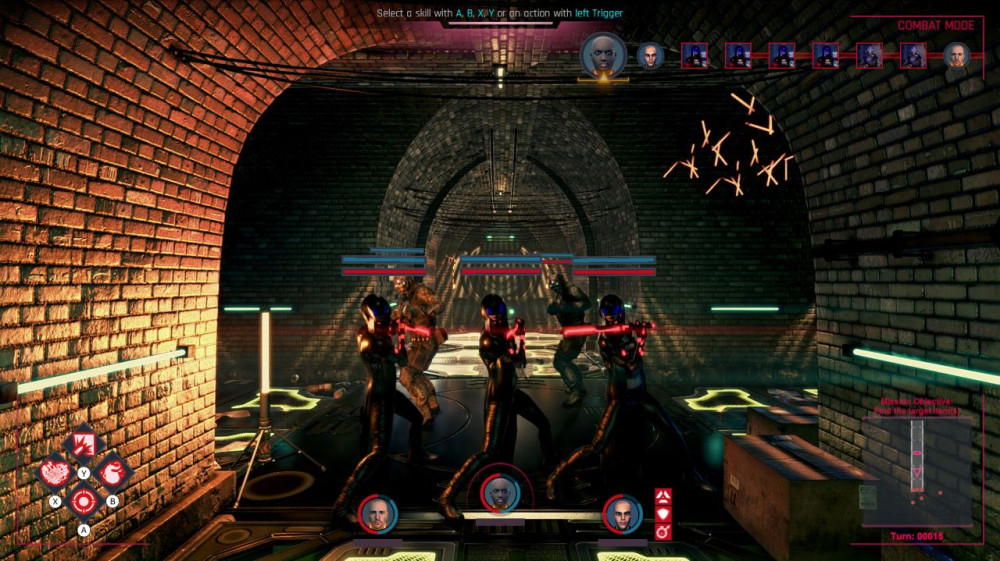
Task: Choose the crosshair target skill
Action: click(x=84, y=500)
